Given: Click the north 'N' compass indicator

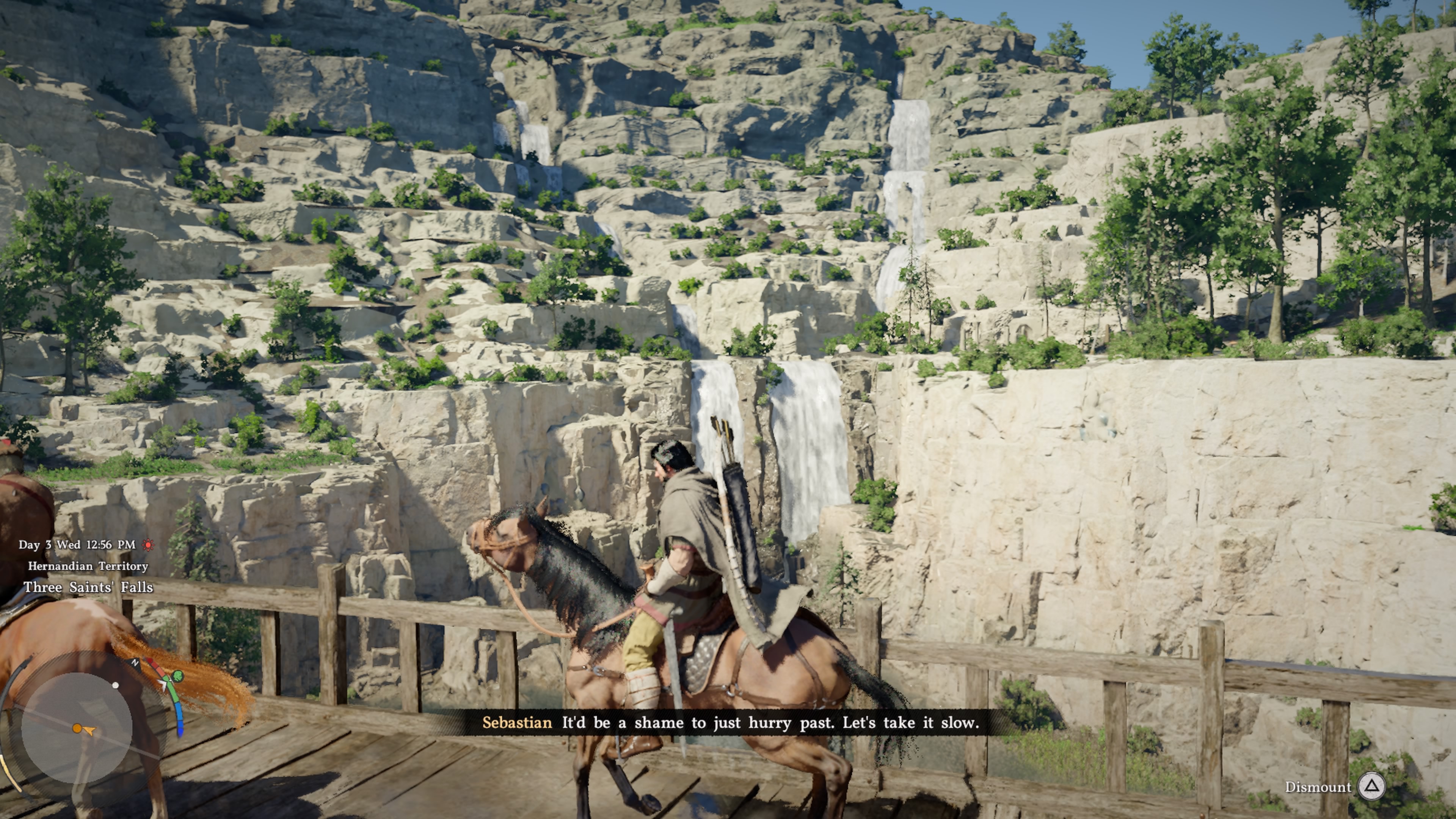Looking at the screenshot, I should tap(135, 662).
